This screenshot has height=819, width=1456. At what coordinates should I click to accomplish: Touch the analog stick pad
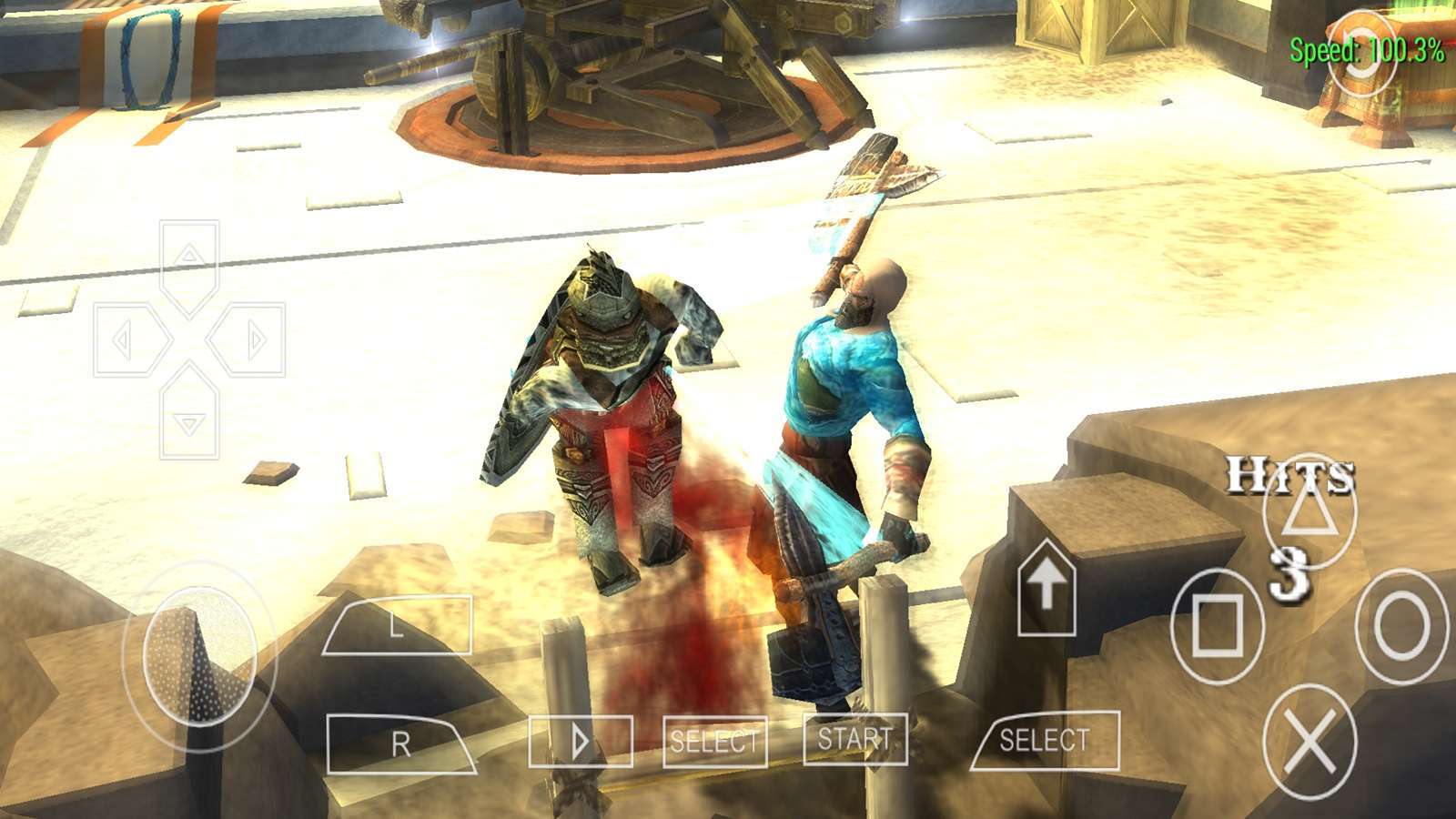(x=199, y=653)
